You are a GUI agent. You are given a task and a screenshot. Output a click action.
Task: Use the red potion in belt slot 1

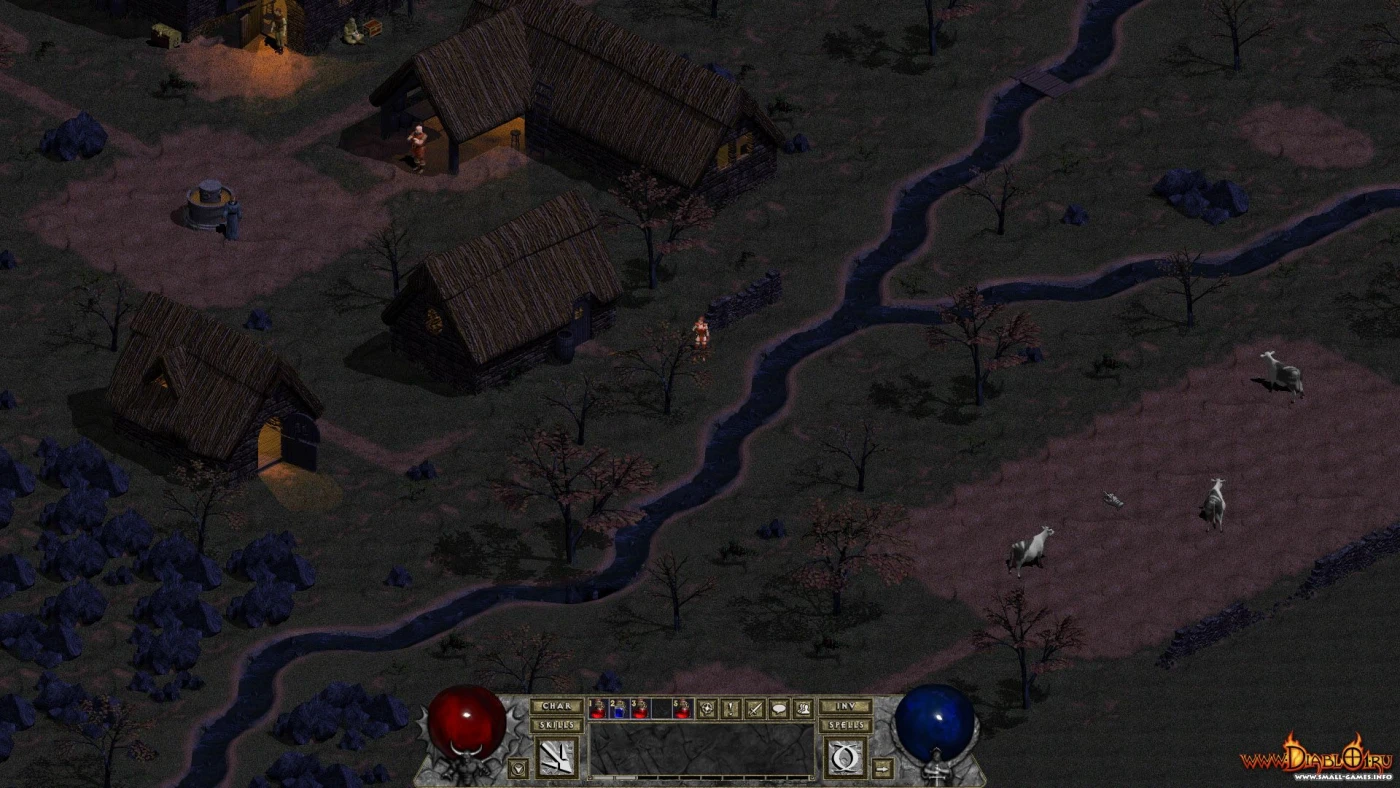[598, 709]
